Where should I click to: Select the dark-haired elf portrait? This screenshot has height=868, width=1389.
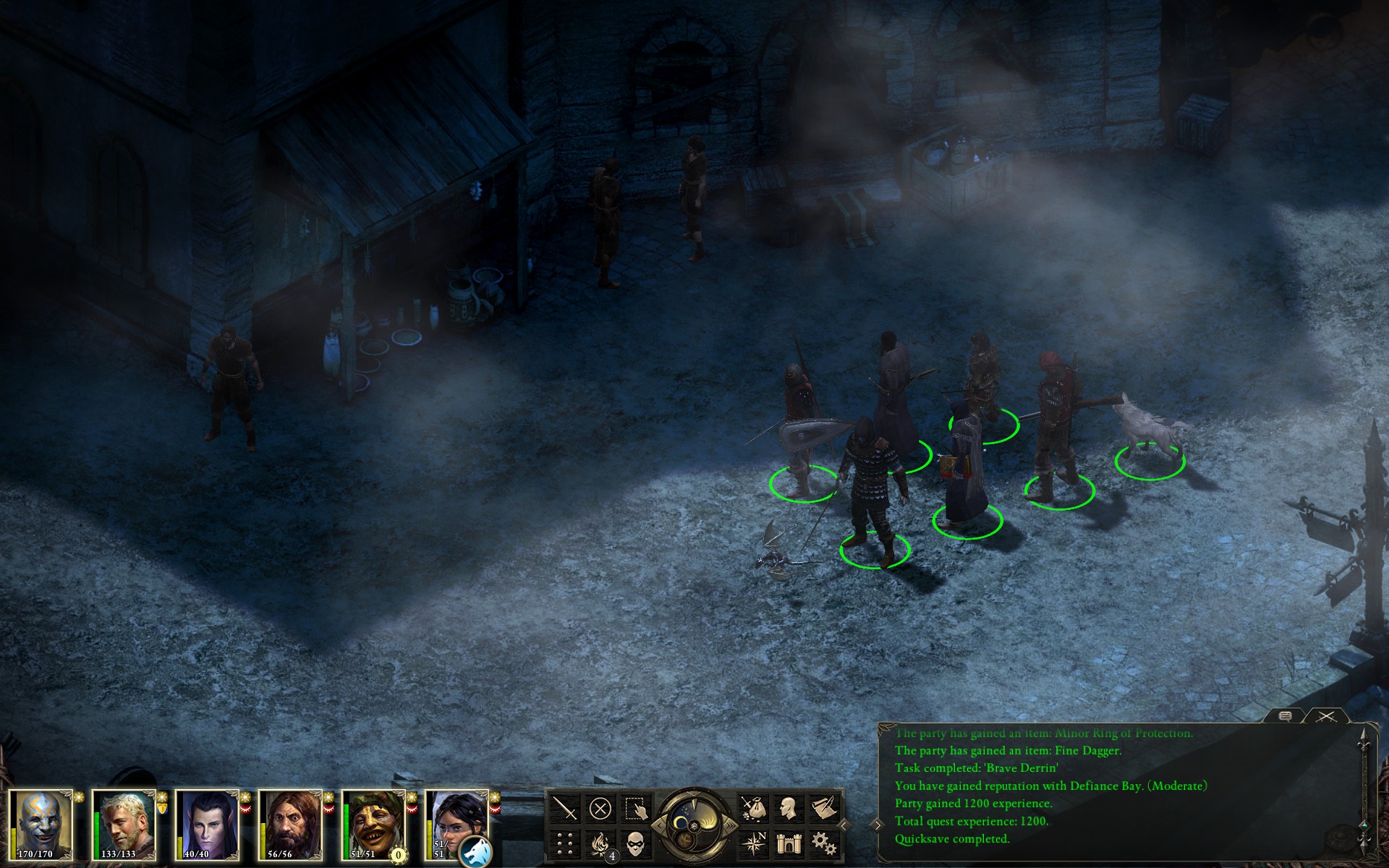pyautogui.click(x=208, y=824)
